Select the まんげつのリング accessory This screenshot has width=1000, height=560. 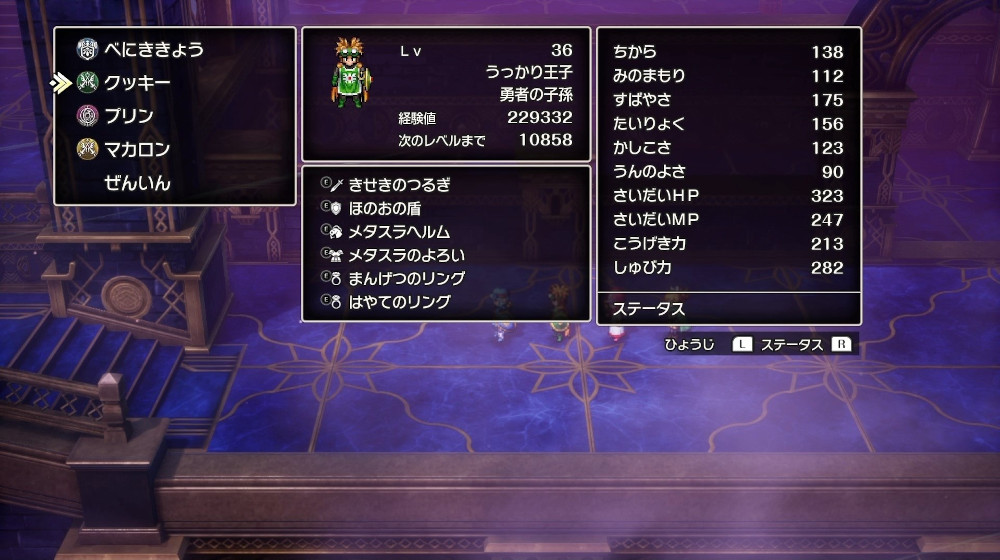point(405,278)
